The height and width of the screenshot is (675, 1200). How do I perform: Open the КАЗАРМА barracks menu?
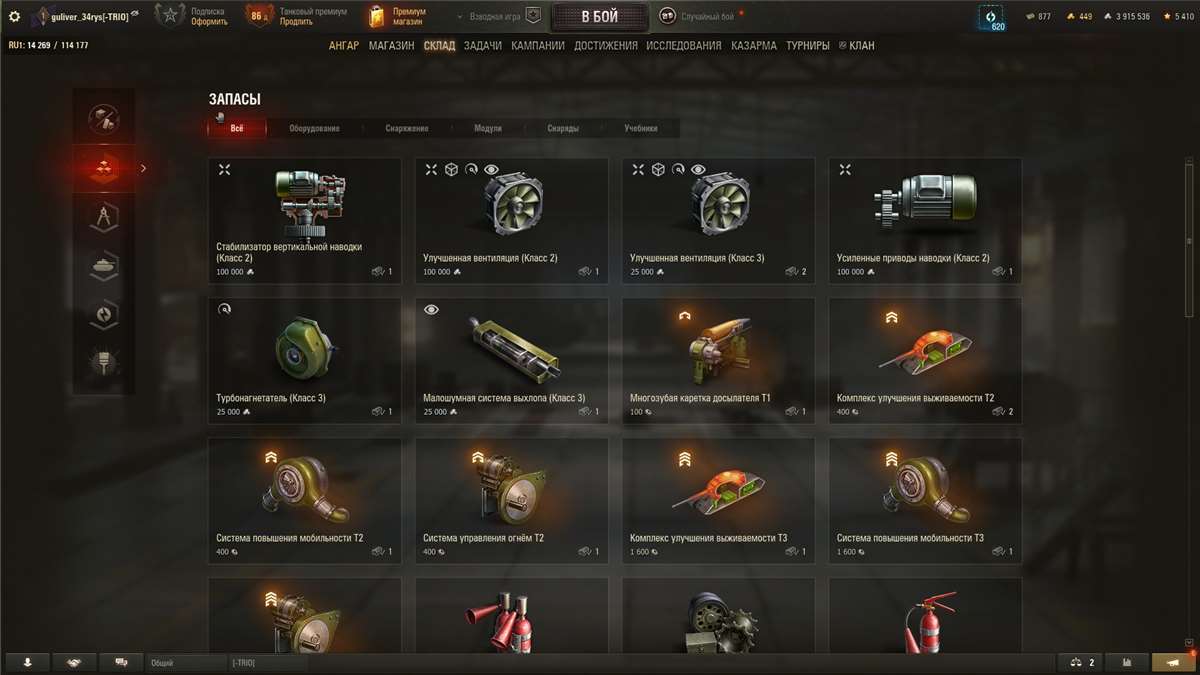tap(753, 46)
